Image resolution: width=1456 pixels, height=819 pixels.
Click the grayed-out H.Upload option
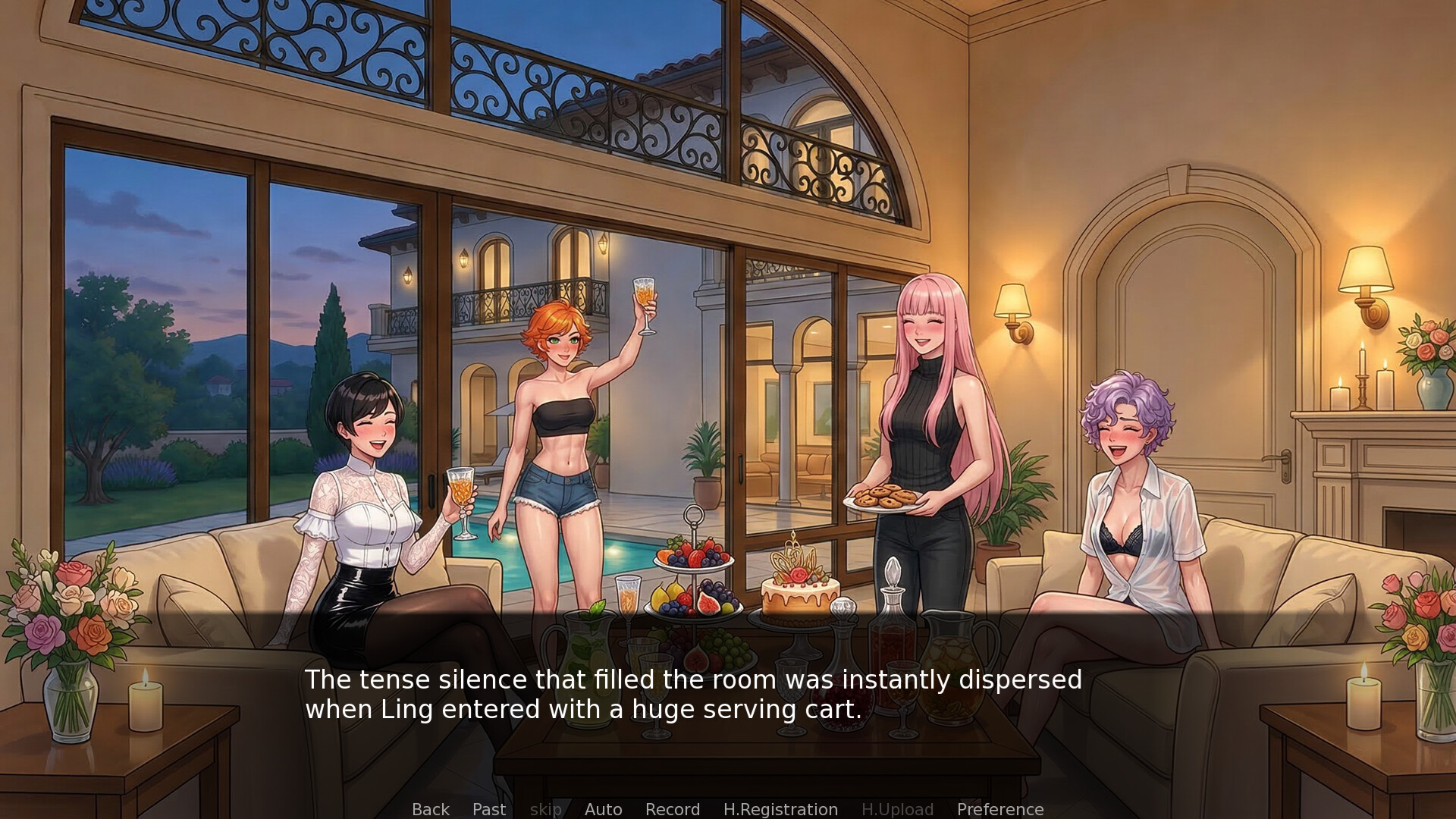click(x=897, y=809)
